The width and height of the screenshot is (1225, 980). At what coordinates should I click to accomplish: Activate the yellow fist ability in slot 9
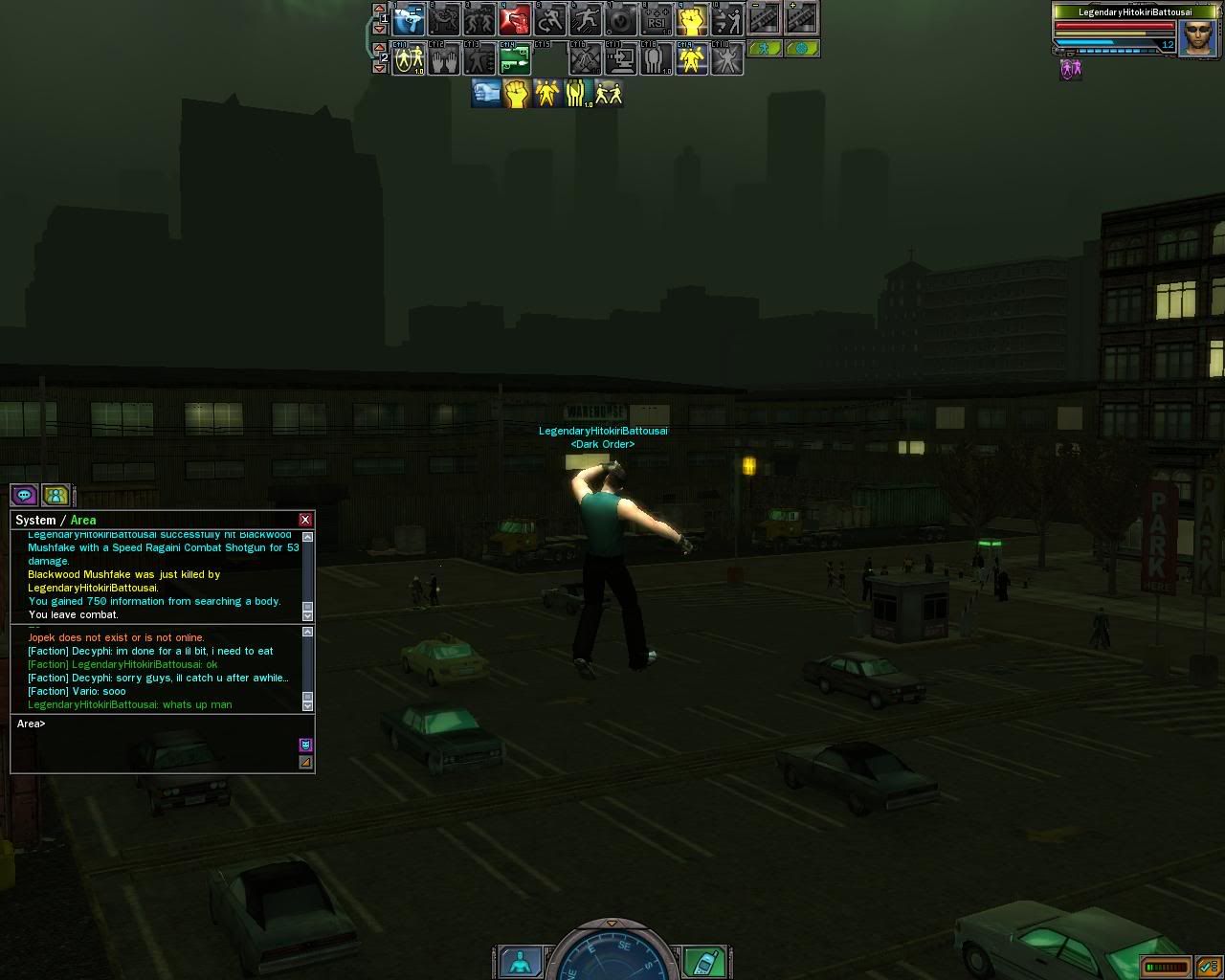coord(691,19)
